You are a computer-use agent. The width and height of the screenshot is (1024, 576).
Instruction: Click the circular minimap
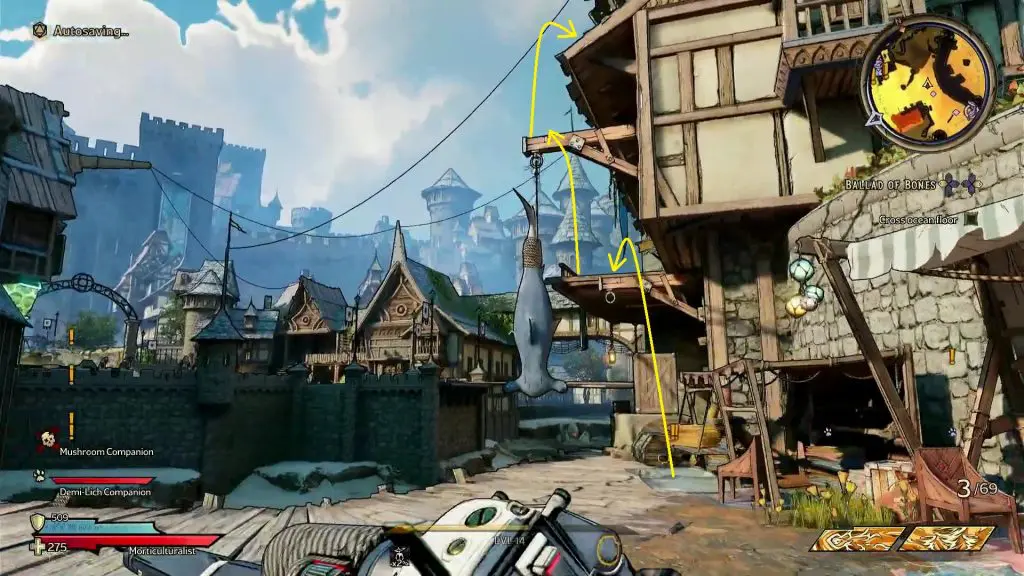click(929, 82)
